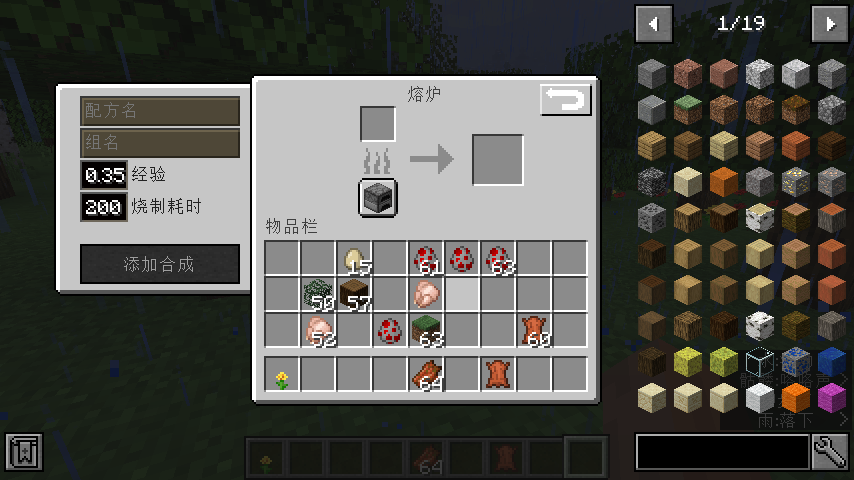Go to the next item list page
This screenshot has width=854, height=480.
point(830,24)
